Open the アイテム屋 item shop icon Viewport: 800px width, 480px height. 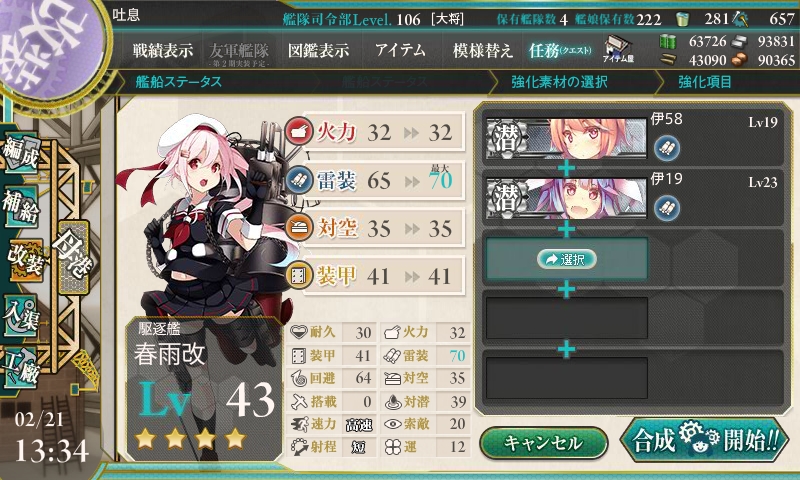(615, 49)
